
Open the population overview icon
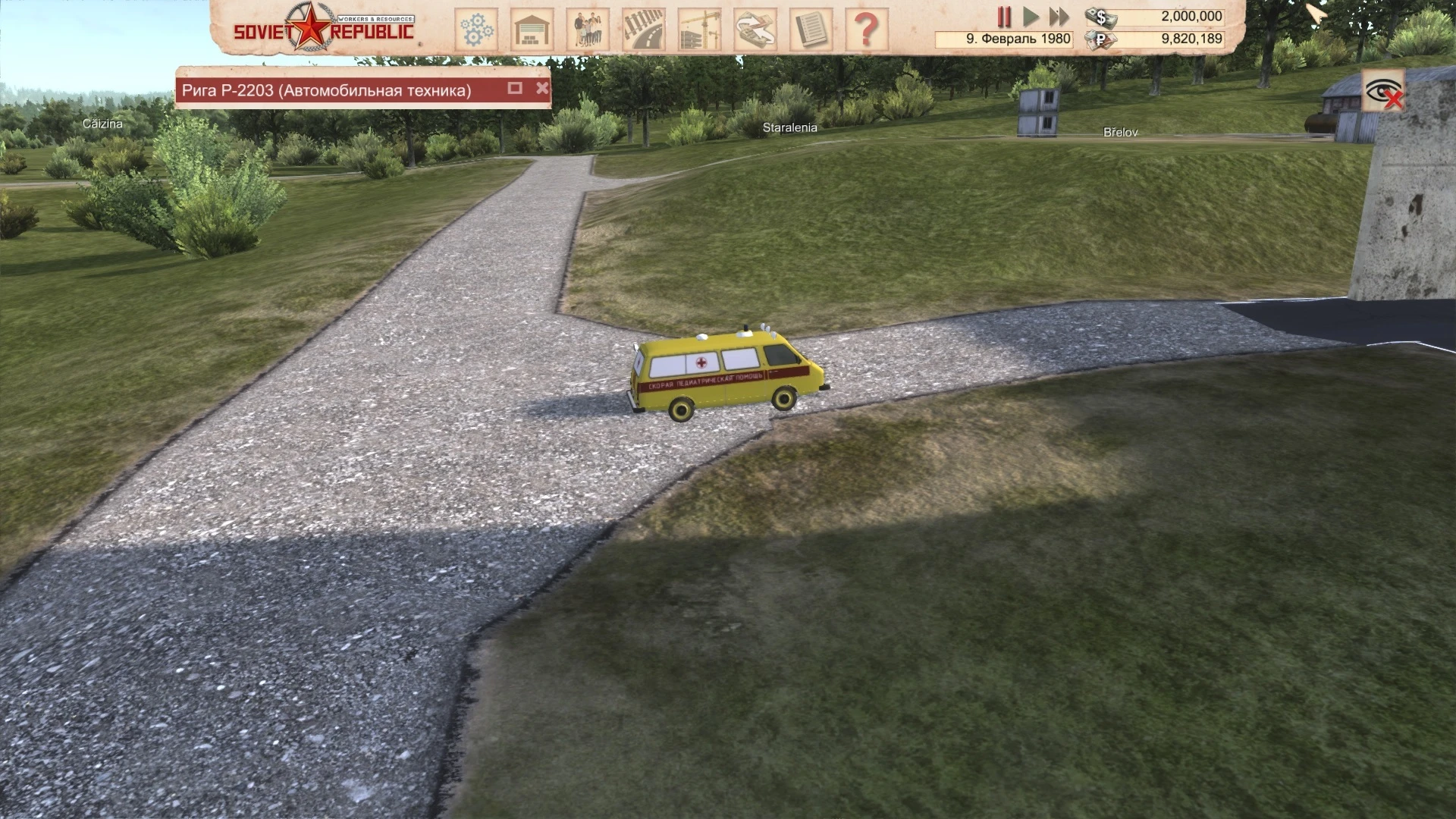click(x=588, y=25)
